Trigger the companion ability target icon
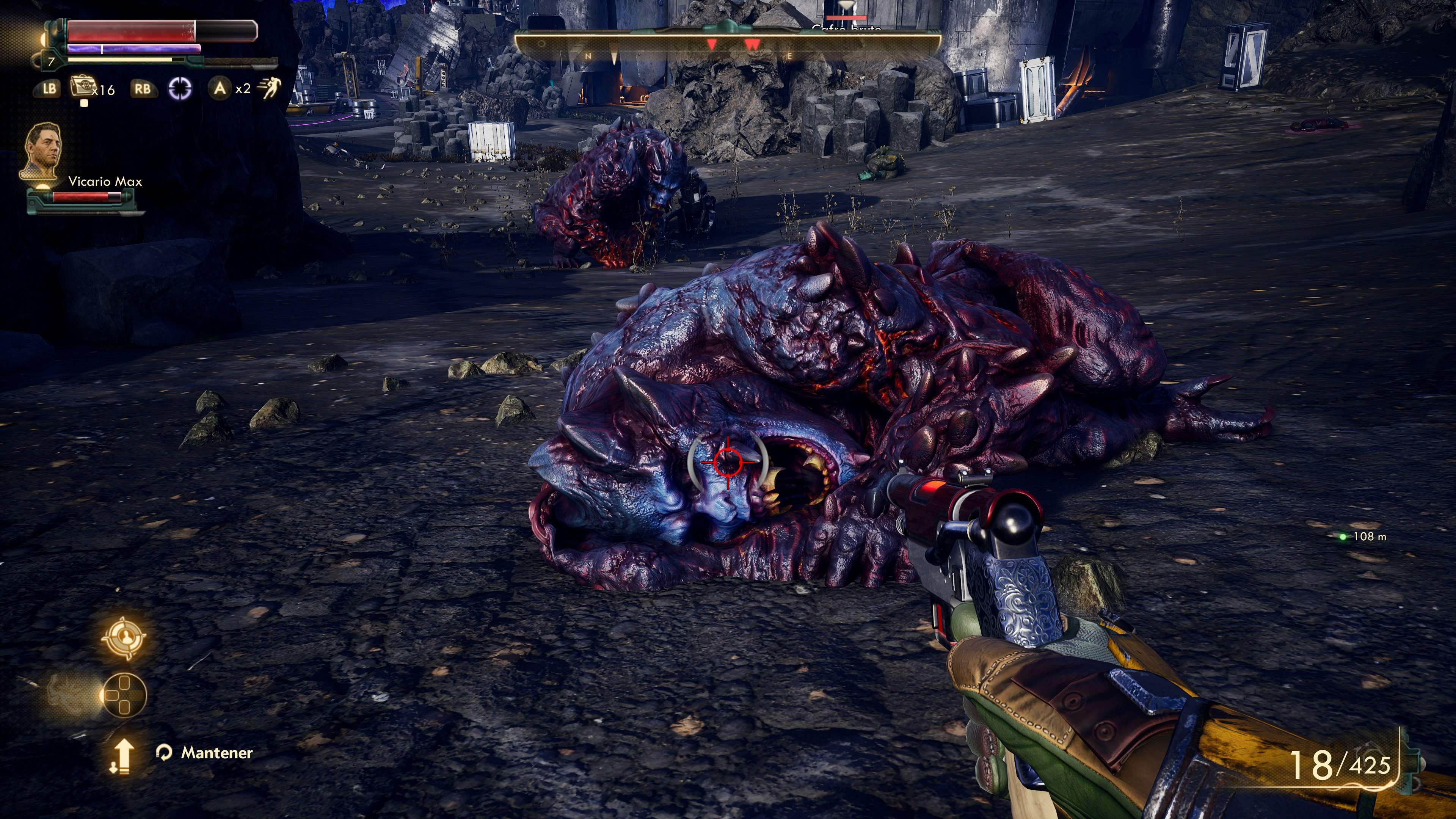This screenshot has height=819, width=1456. pyautogui.click(x=124, y=637)
